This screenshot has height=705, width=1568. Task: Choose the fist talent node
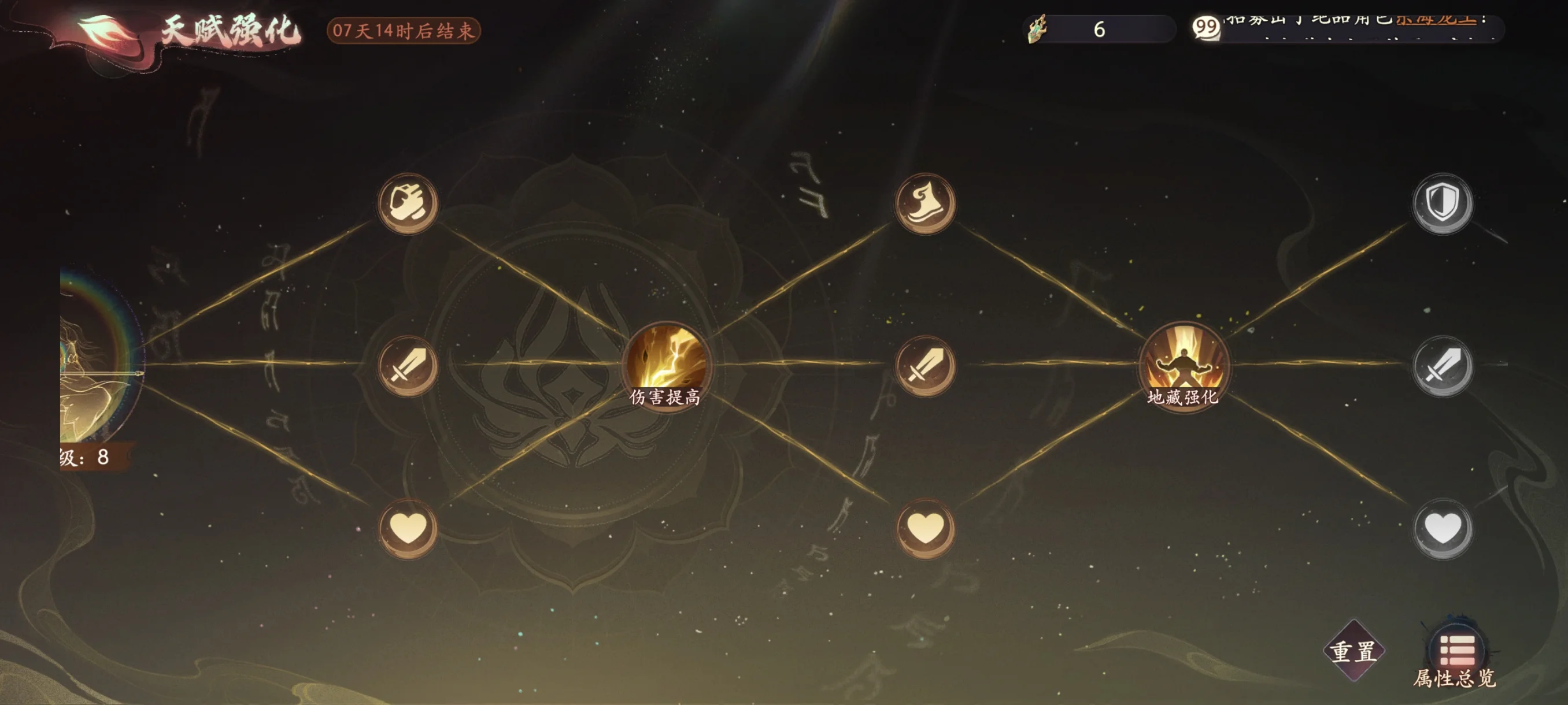(x=408, y=203)
